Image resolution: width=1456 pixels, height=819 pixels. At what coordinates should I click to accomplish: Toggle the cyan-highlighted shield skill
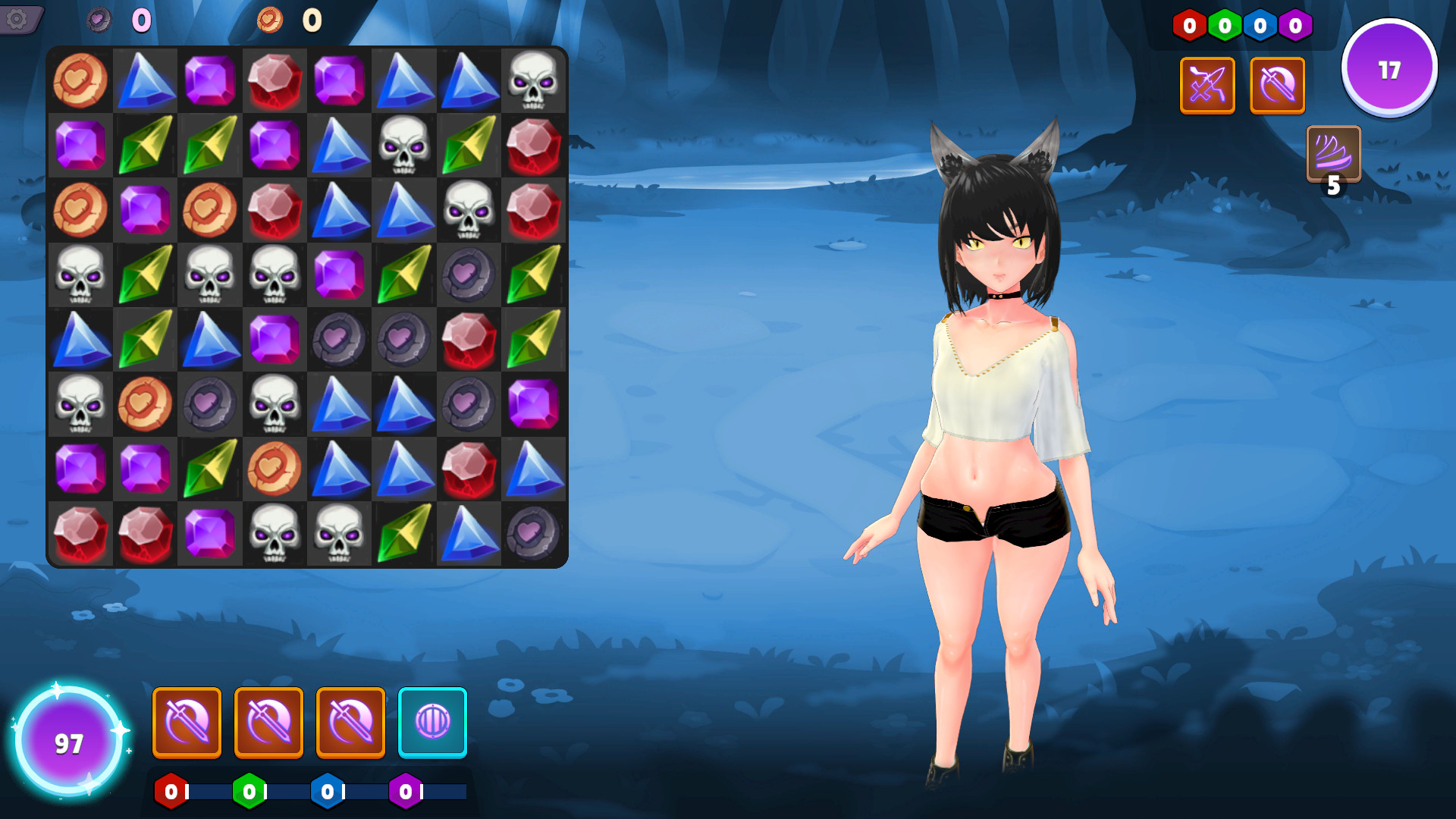click(x=432, y=722)
